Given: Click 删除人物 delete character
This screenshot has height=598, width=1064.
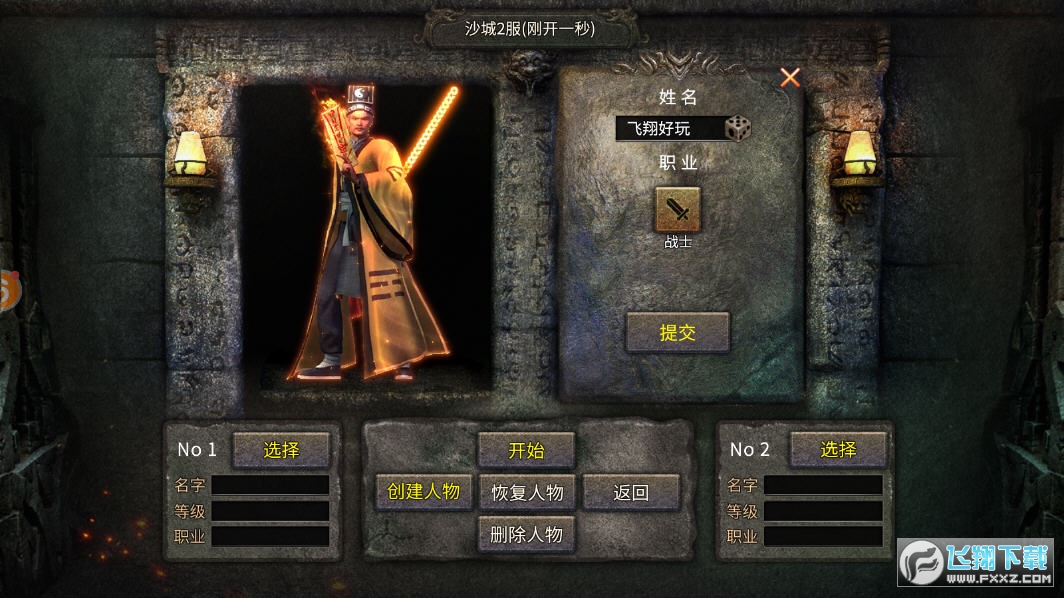Looking at the screenshot, I should tap(527, 534).
